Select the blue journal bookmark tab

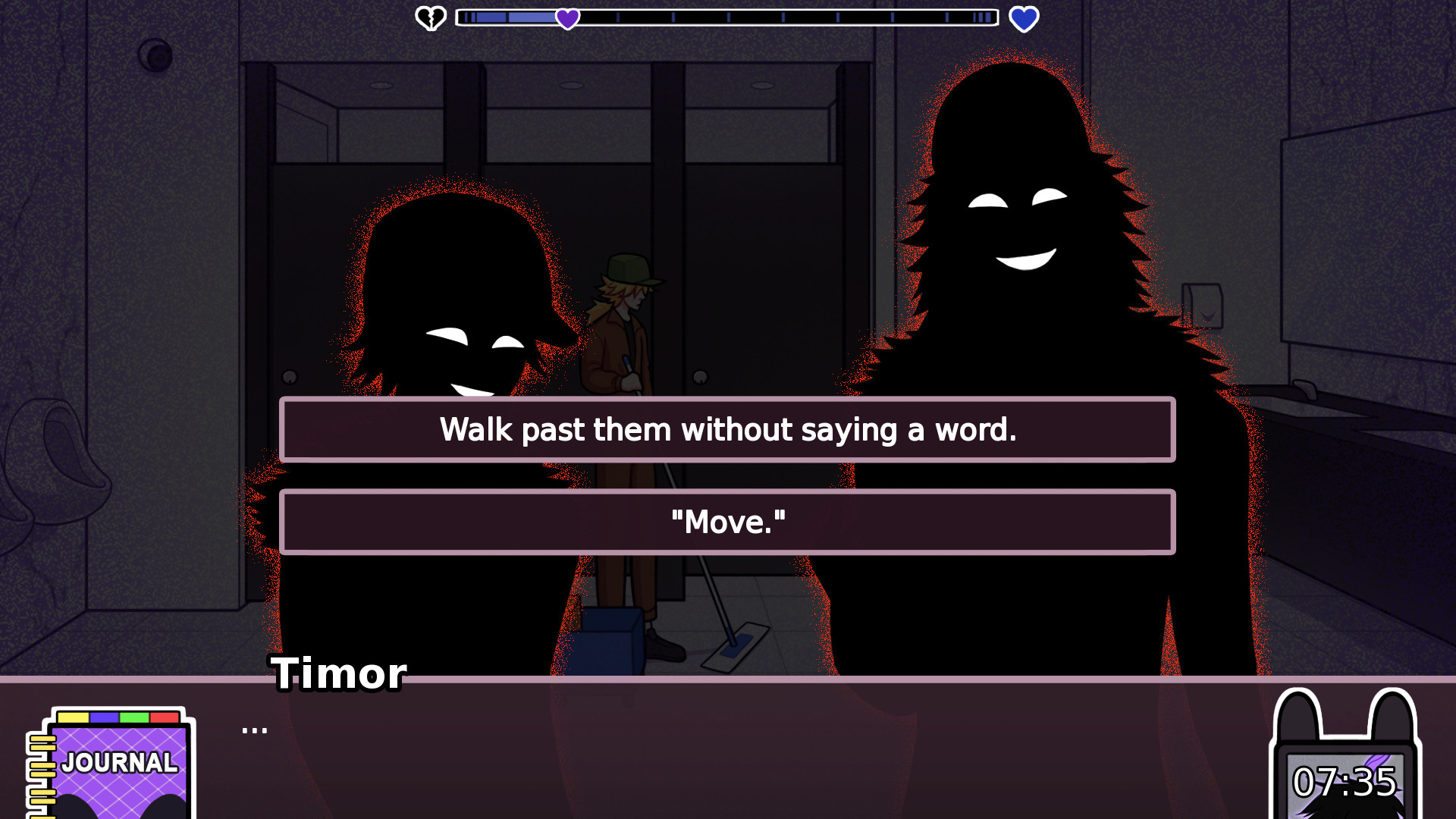point(103,715)
